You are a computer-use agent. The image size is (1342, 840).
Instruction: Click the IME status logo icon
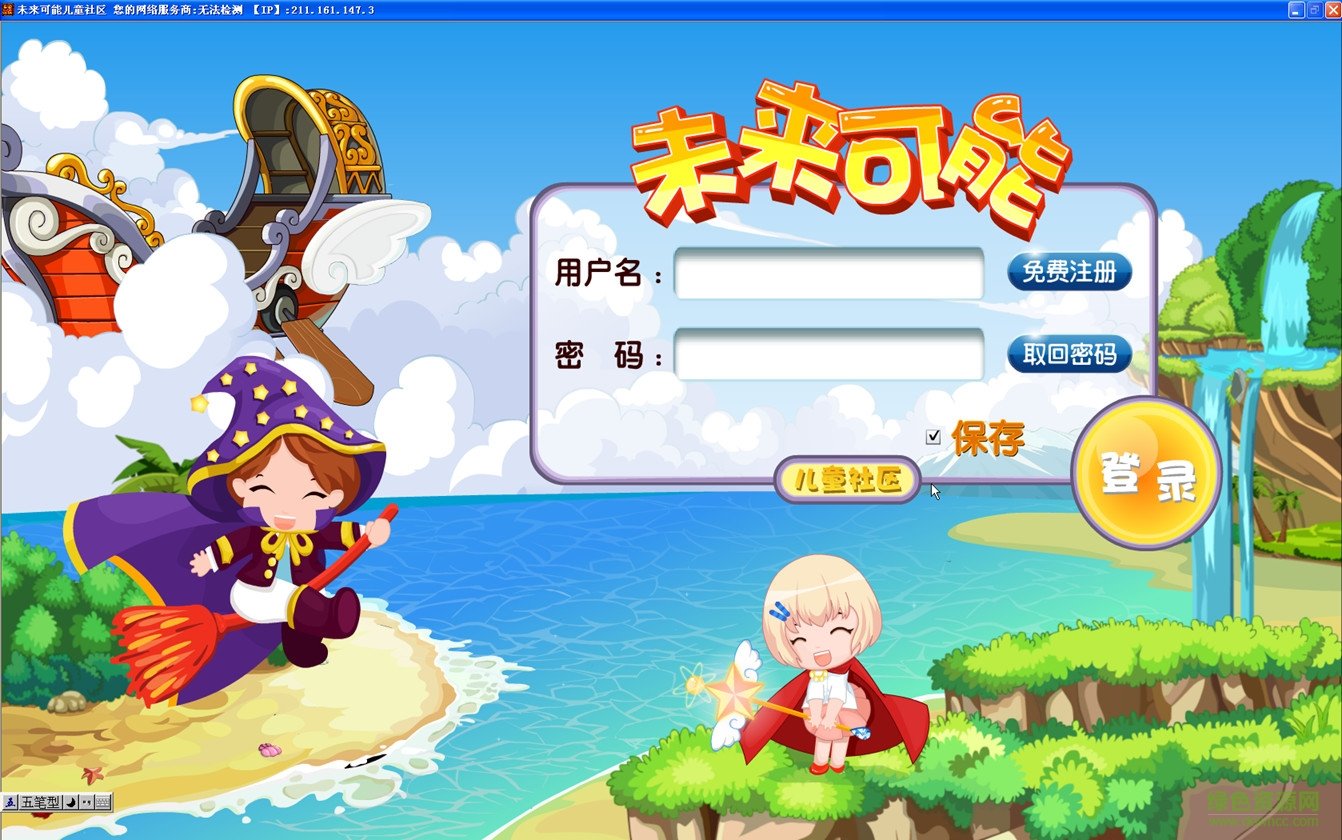(8, 803)
